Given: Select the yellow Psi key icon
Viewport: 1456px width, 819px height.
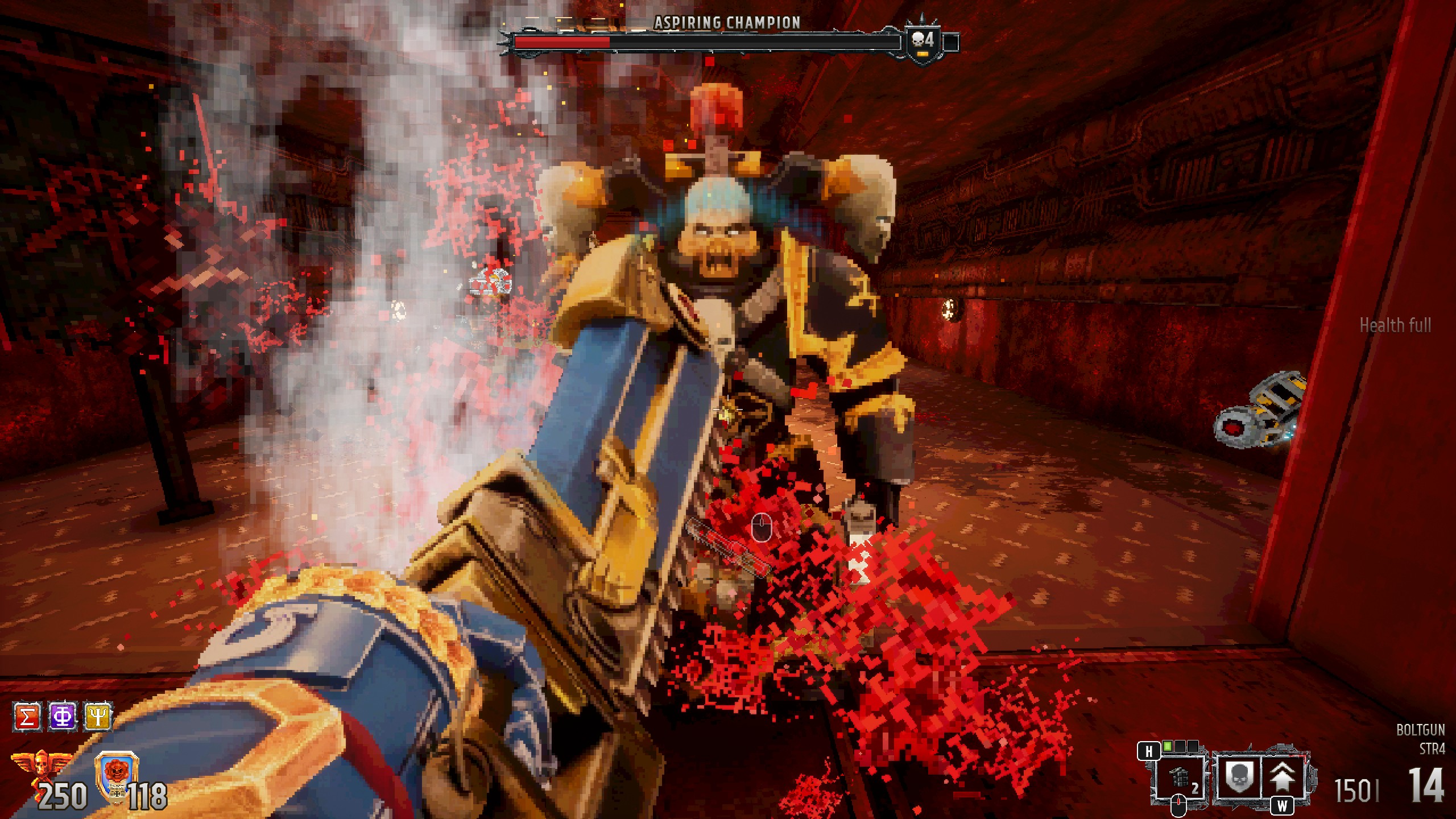Looking at the screenshot, I should pyautogui.click(x=98, y=717).
